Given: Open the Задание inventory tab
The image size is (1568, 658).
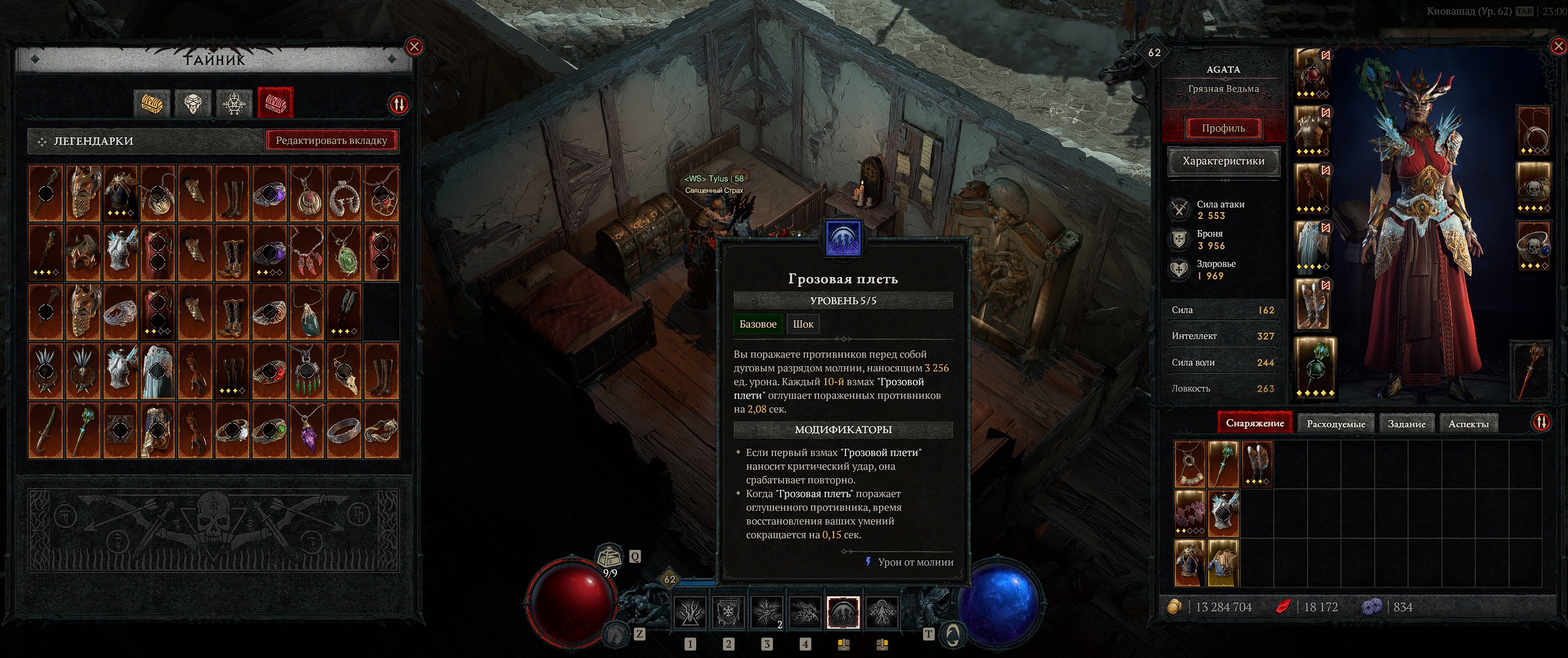Looking at the screenshot, I should (1406, 424).
